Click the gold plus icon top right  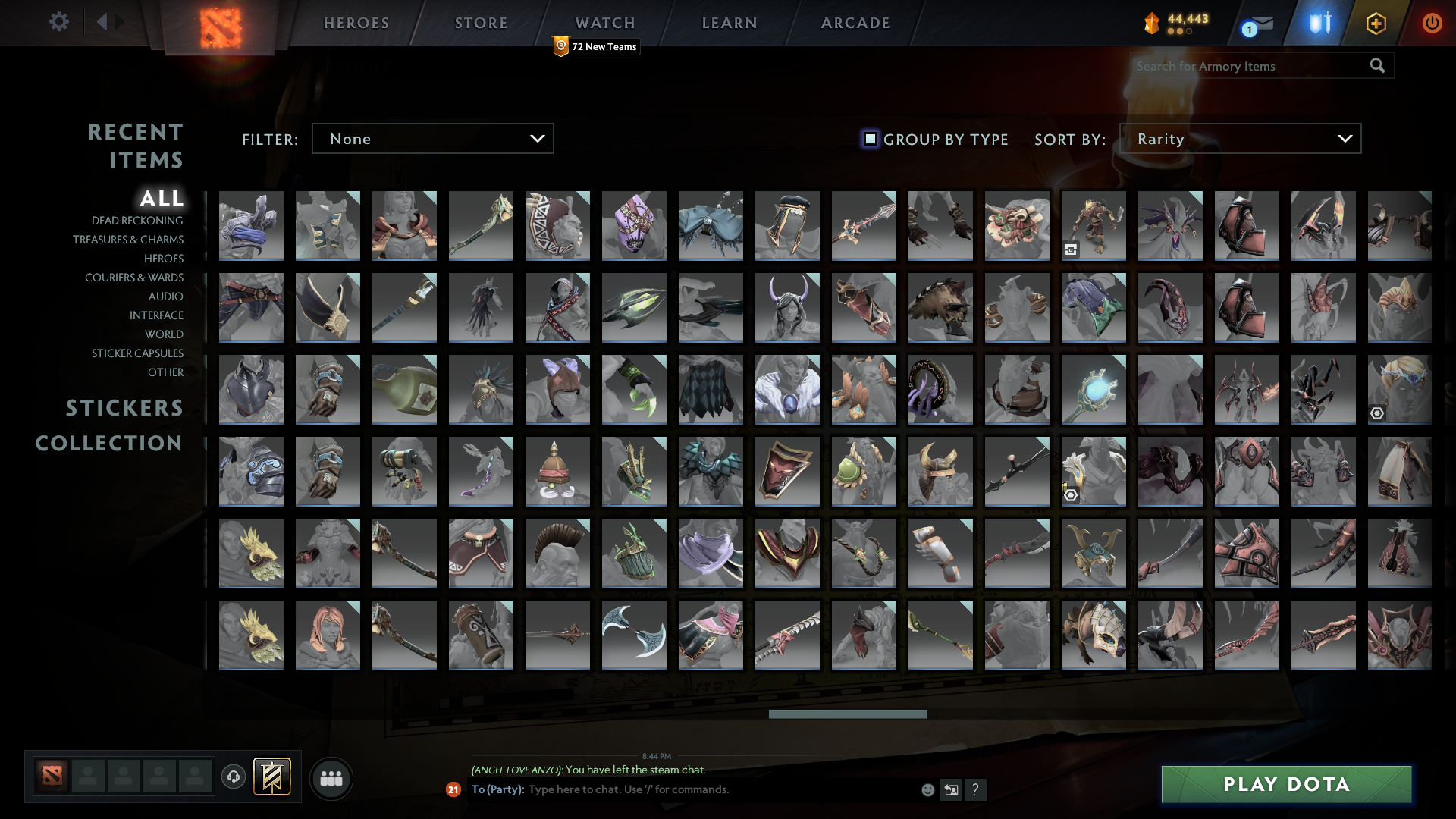(1376, 24)
